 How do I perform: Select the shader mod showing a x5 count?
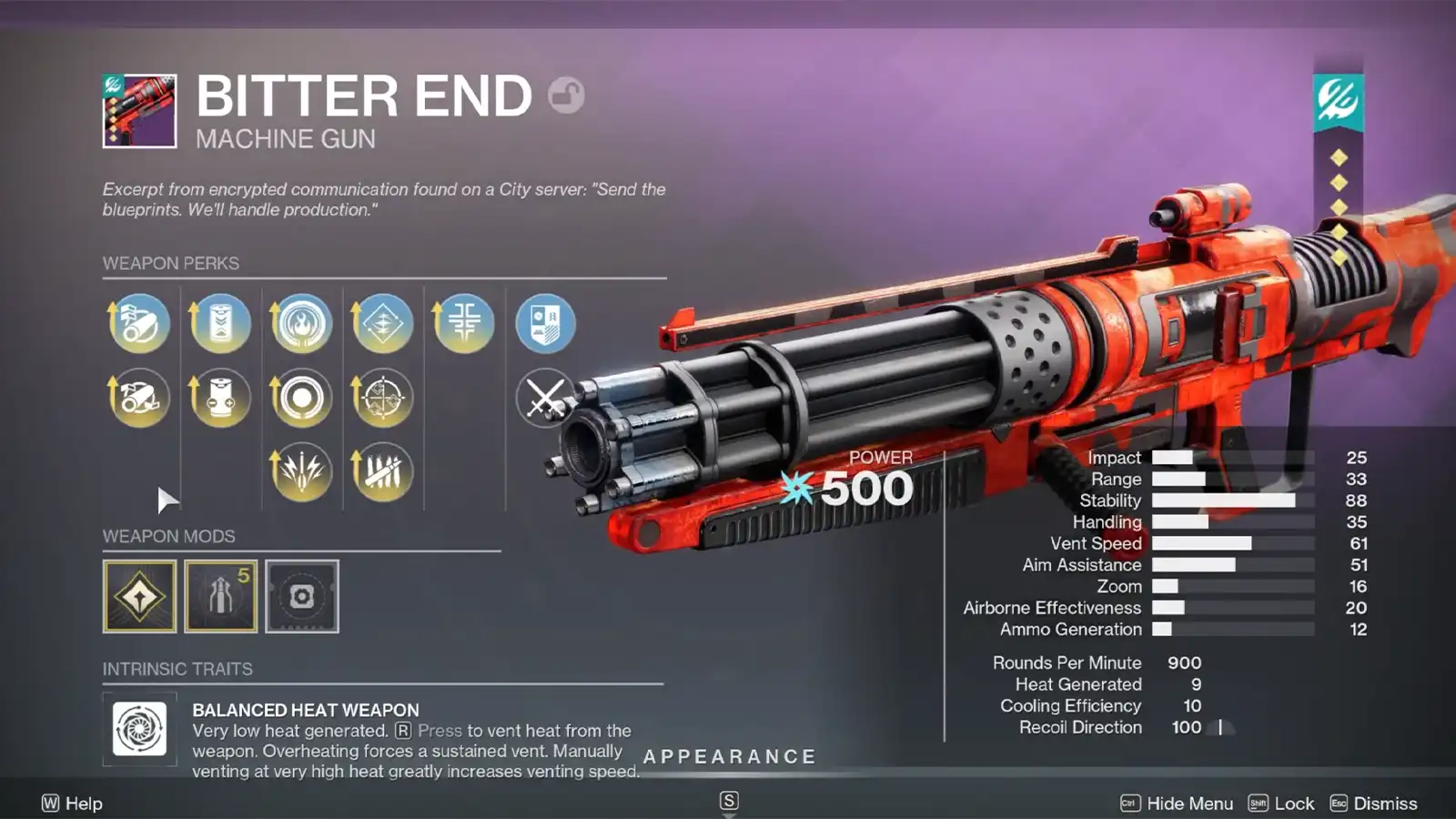pos(220,596)
